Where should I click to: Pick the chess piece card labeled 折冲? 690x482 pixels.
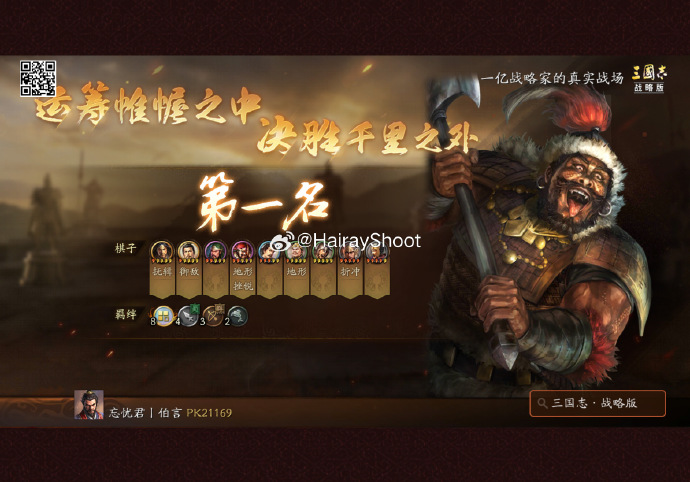coord(350,269)
